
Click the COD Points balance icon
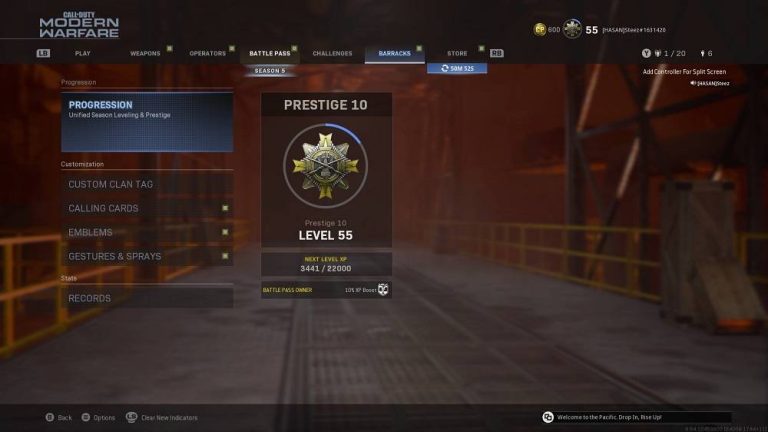[540, 30]
